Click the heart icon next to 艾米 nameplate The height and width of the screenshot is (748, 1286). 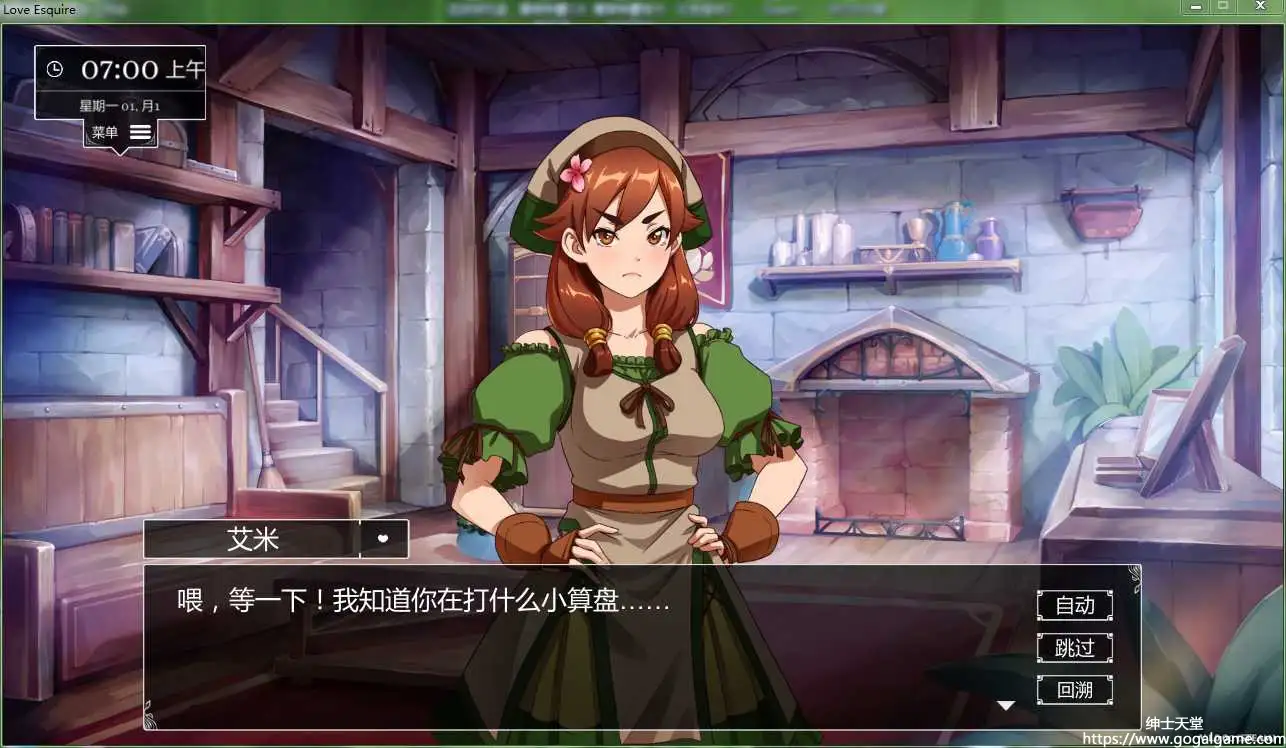pos(383,539)
